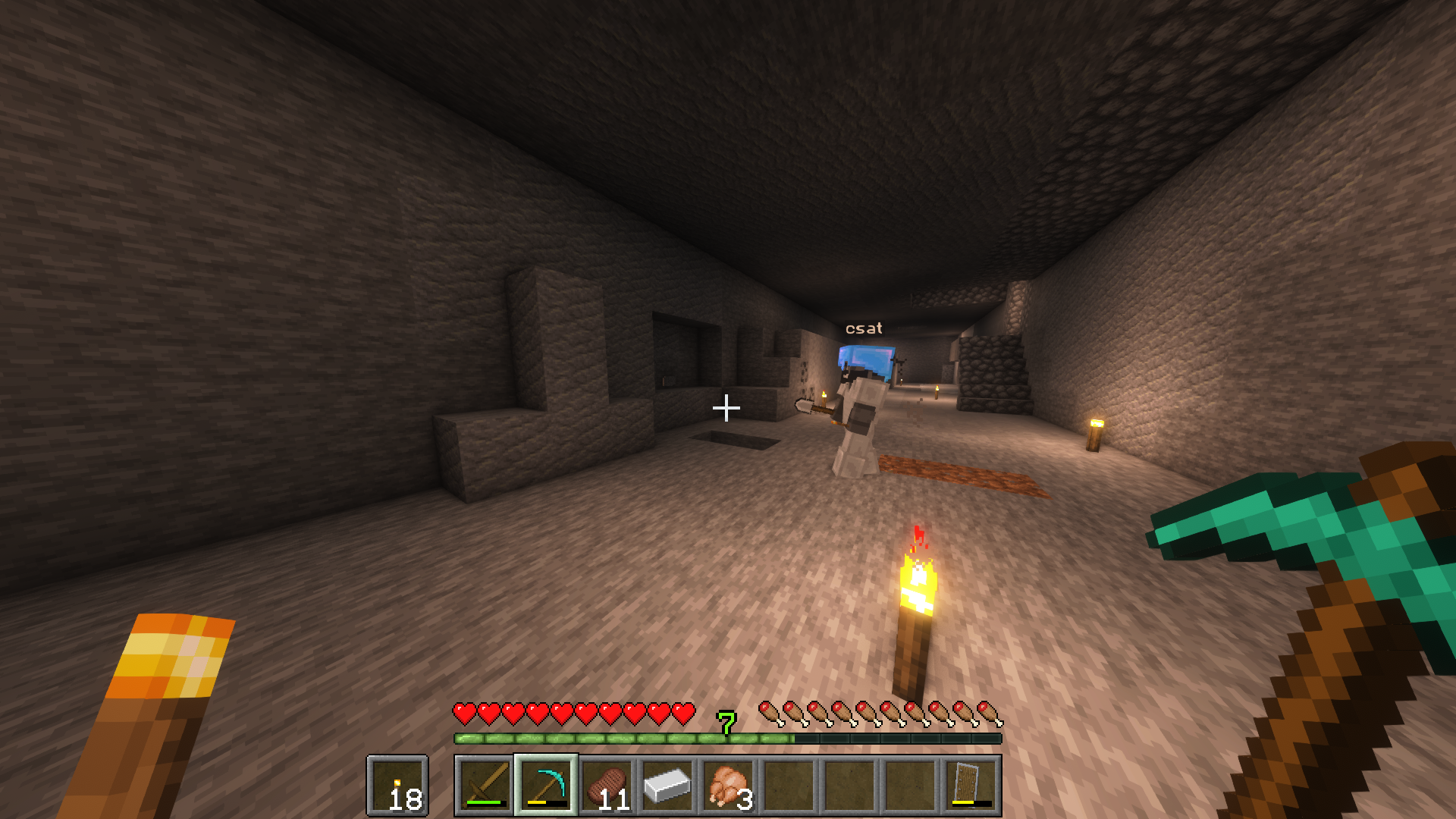Click the off-hand torch slot
The width and height of the screenshot is (1456, 819).
click(x=397, y=785)
